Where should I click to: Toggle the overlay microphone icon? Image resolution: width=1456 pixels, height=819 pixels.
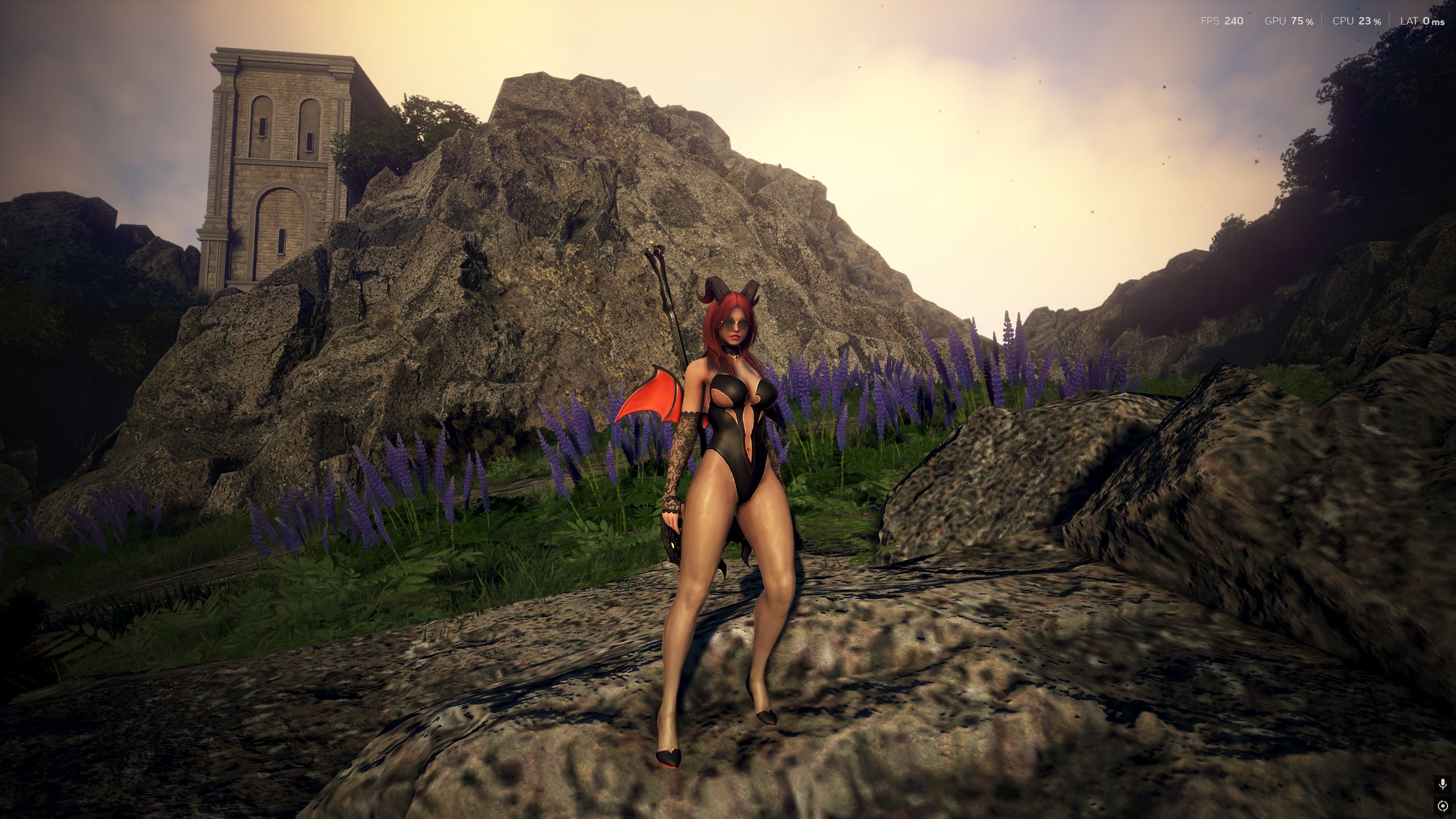[x=1442, y=784]
